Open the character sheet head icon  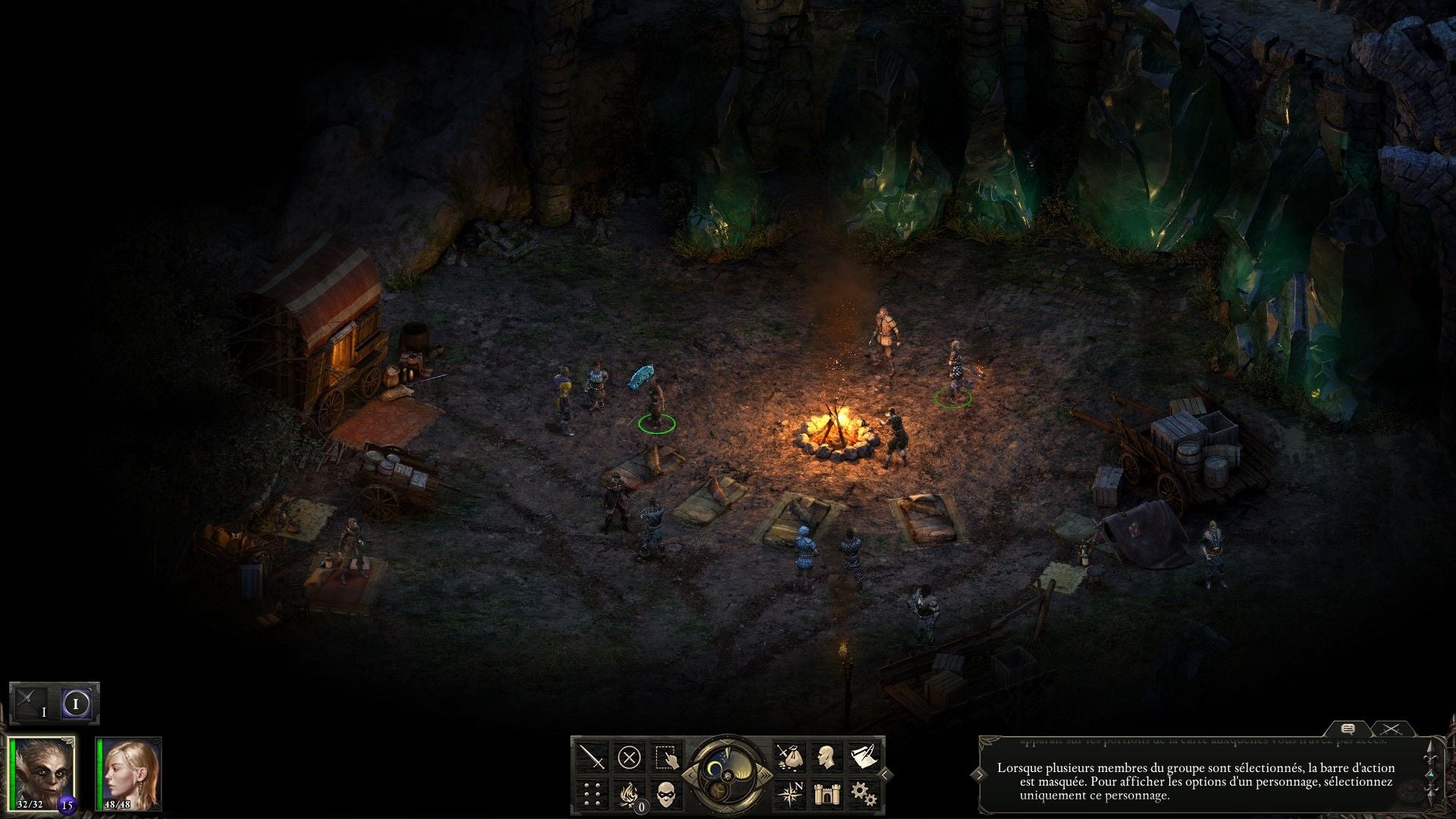[x=826, y=757]
